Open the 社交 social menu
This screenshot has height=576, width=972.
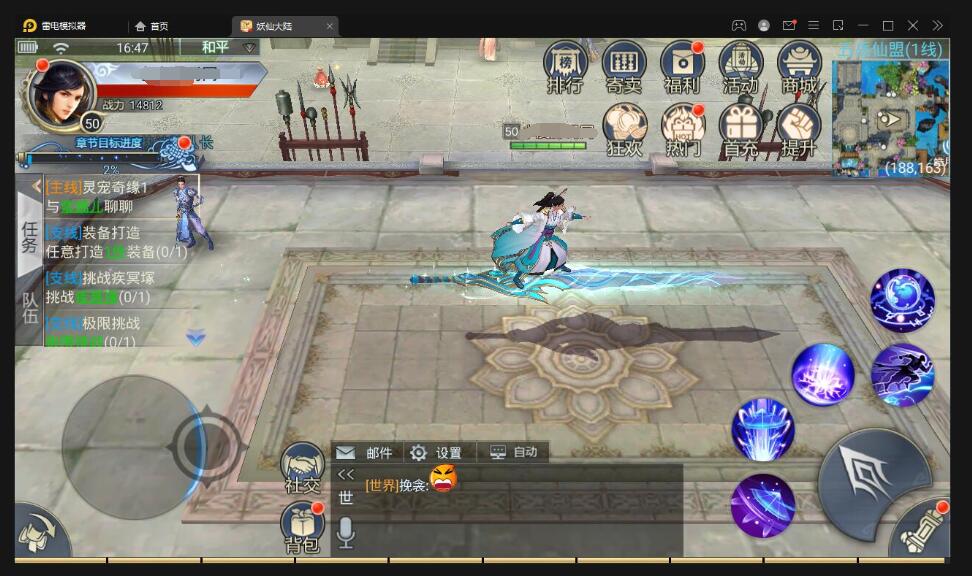coord(302,468)
